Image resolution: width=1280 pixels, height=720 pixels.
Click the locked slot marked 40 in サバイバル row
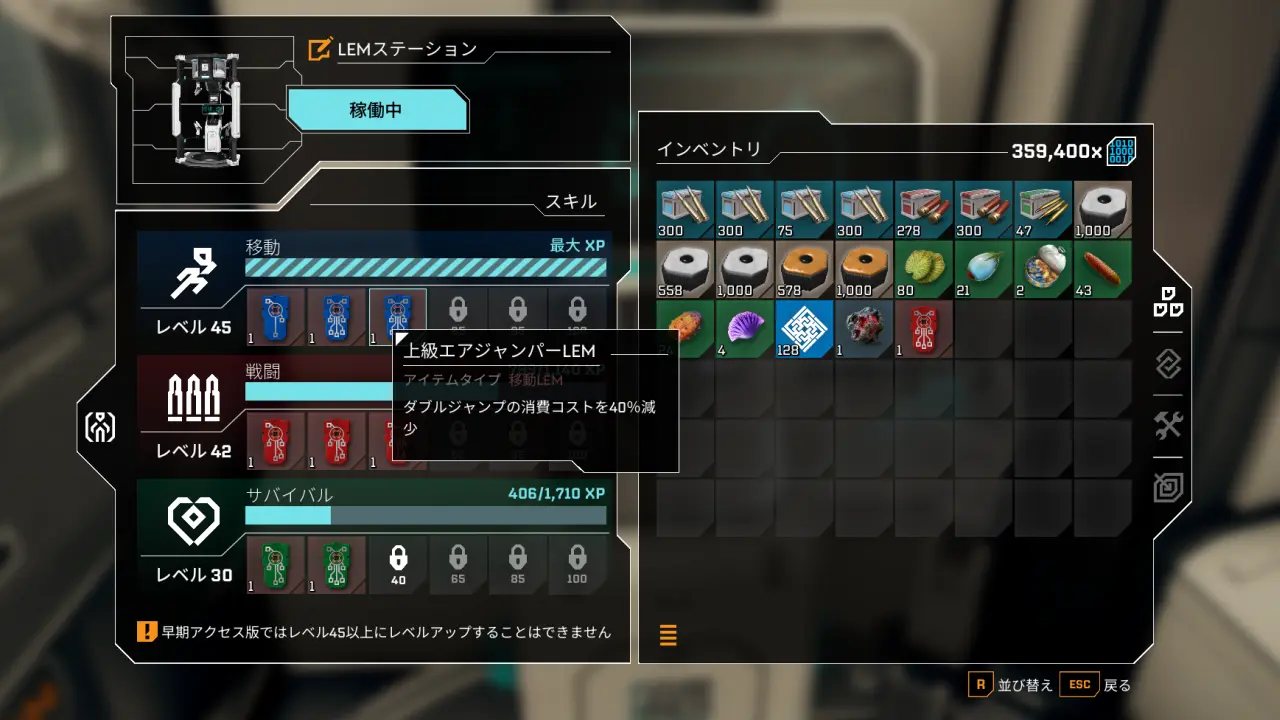tap(397, 564)
